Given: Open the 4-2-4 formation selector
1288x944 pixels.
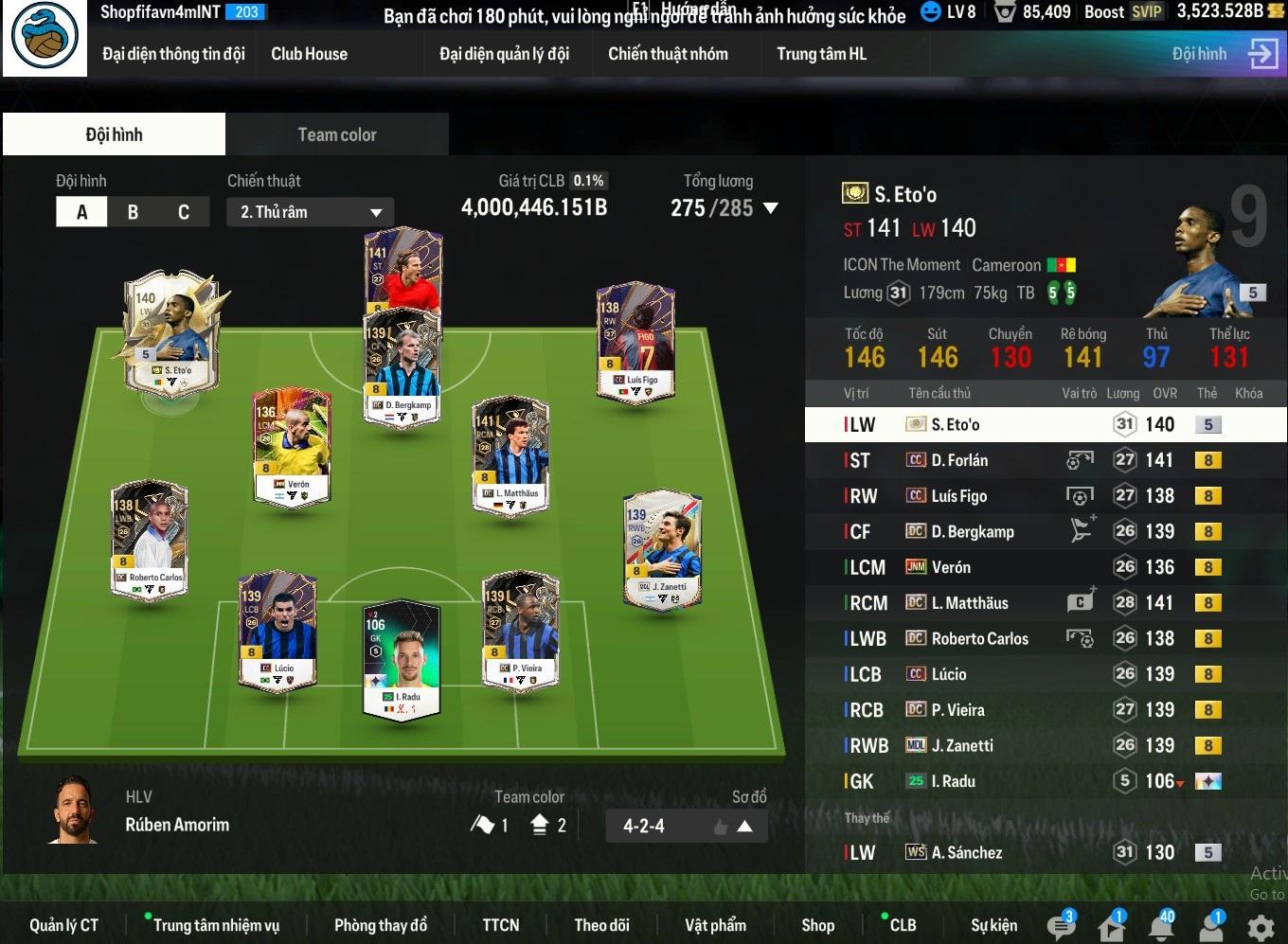Looking at the screenshot, I should tap(686, 826).
